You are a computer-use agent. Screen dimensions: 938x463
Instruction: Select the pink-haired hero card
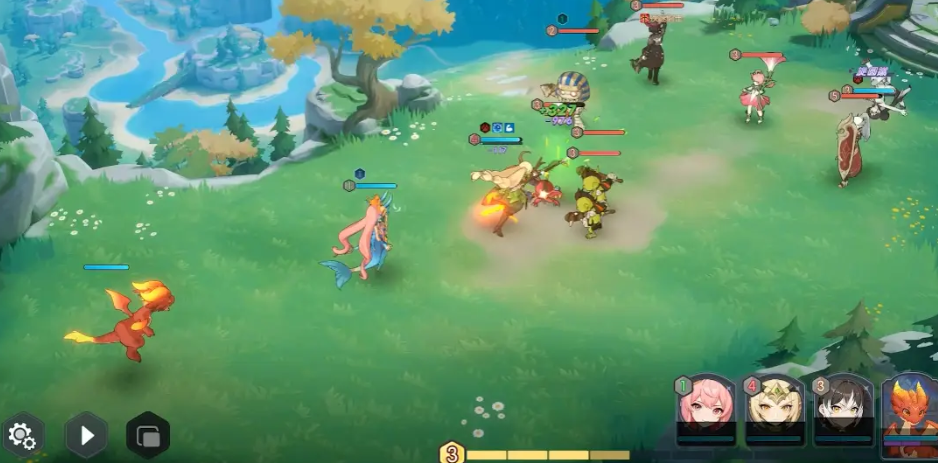click(706, 410)
